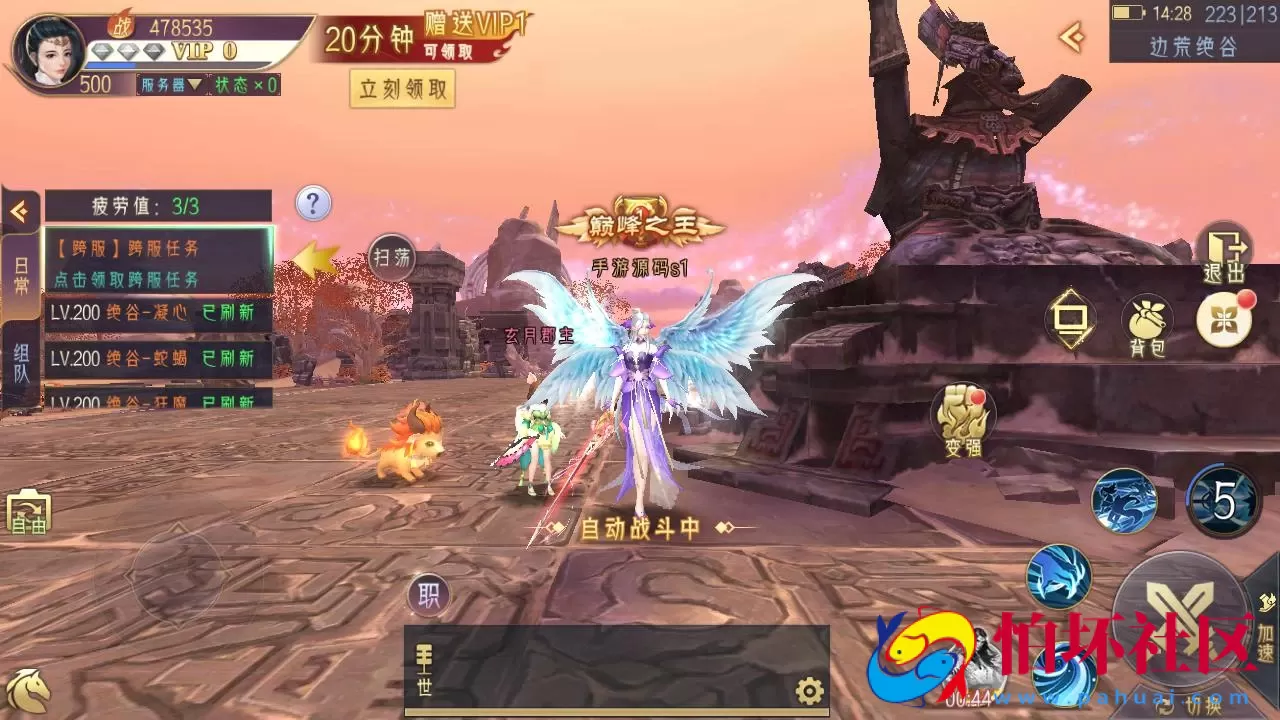Select the golden square icon left of 背包
This screenshot has width=1280, height=720.
[1072, 318]
